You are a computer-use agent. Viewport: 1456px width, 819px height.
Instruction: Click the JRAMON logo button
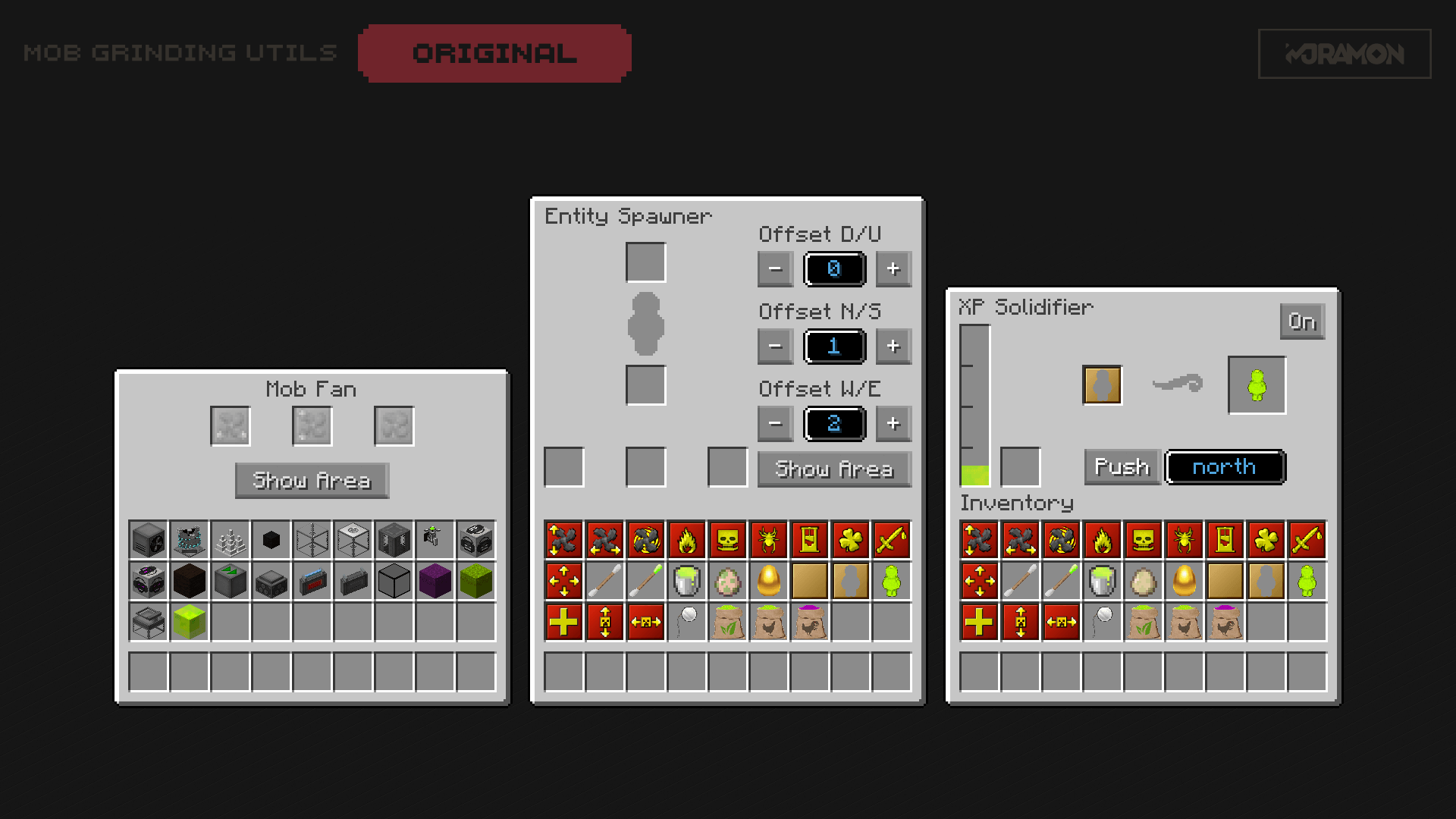click(1344, 54)
